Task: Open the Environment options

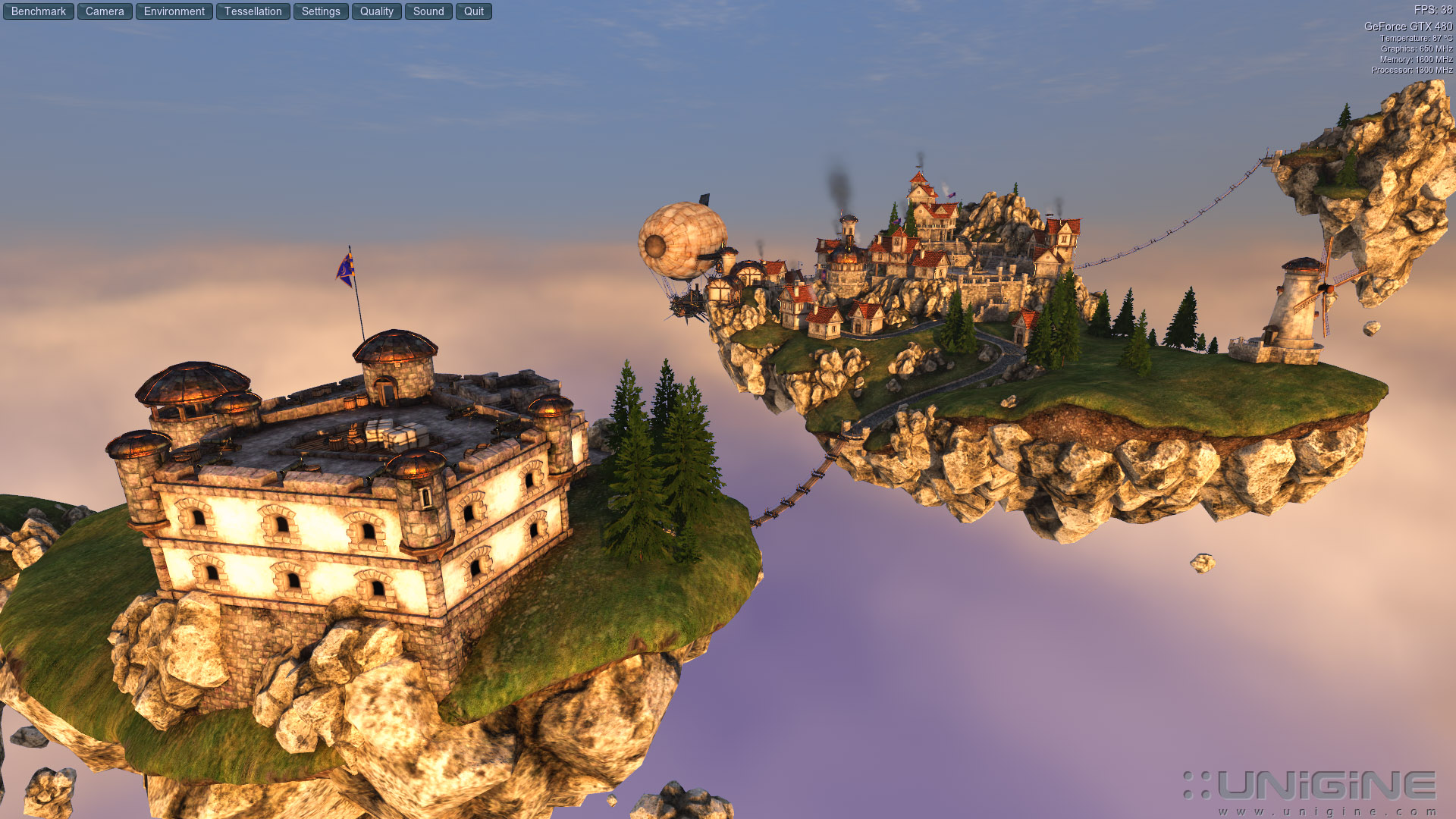Action: tap(174, 11)
